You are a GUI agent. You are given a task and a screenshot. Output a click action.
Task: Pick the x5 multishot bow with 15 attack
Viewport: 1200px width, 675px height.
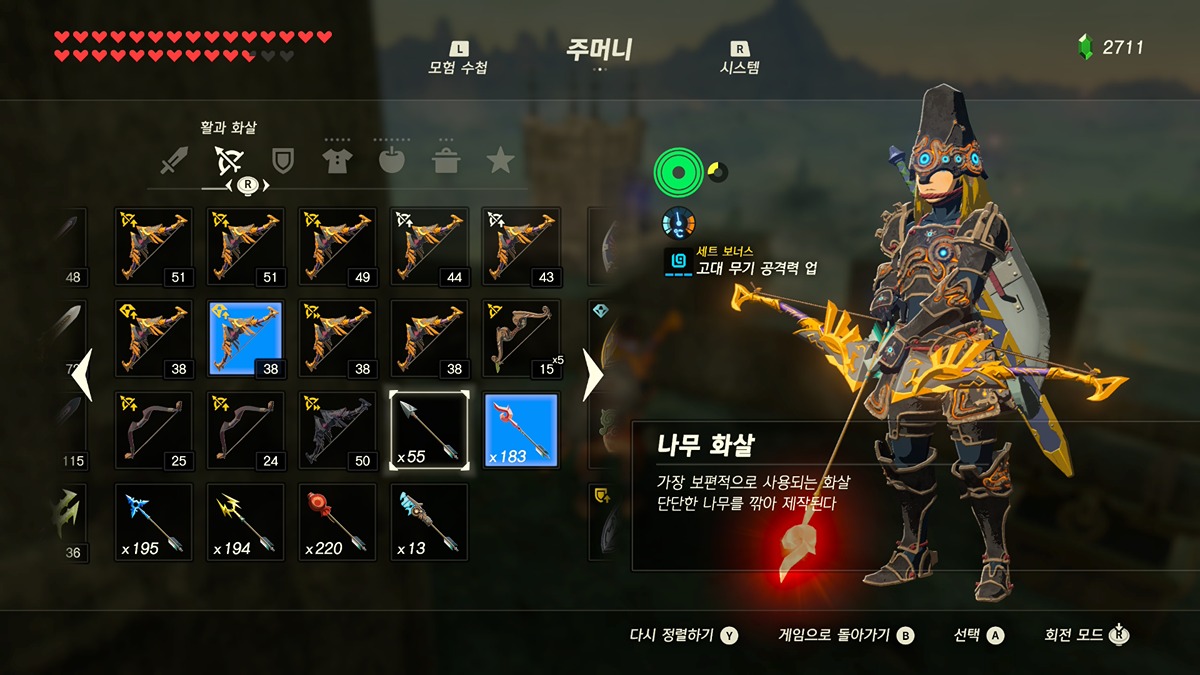[521, 338]
